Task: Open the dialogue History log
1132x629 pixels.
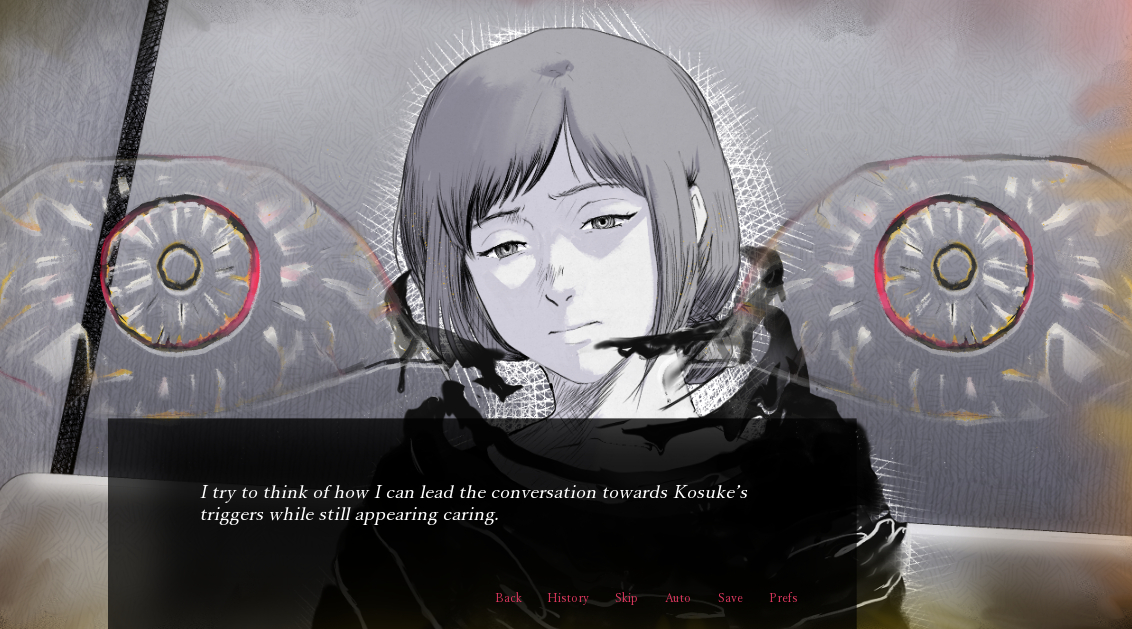Action: pos(568,598)
